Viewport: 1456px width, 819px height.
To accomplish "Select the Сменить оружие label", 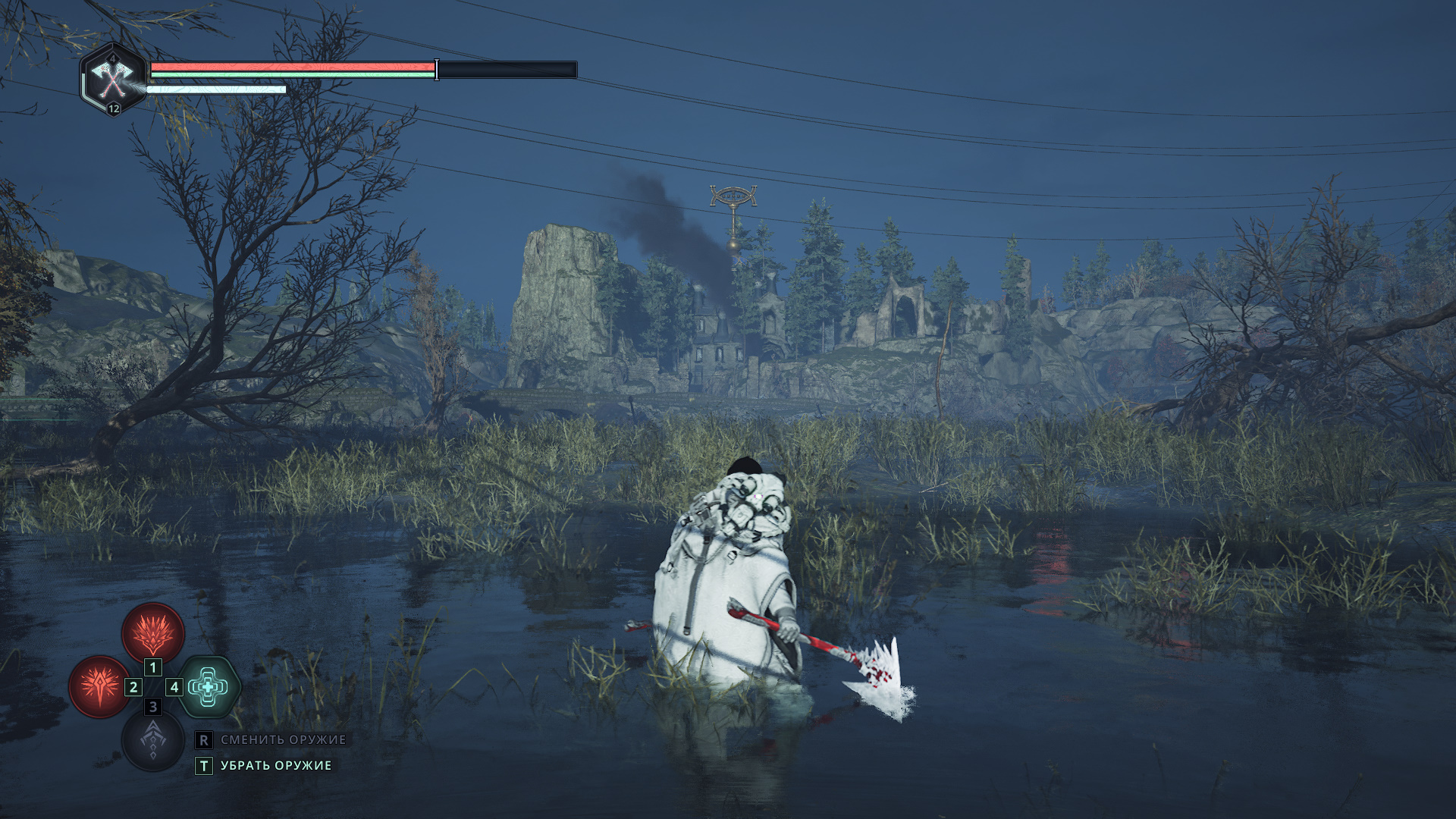I will (283, 739).
